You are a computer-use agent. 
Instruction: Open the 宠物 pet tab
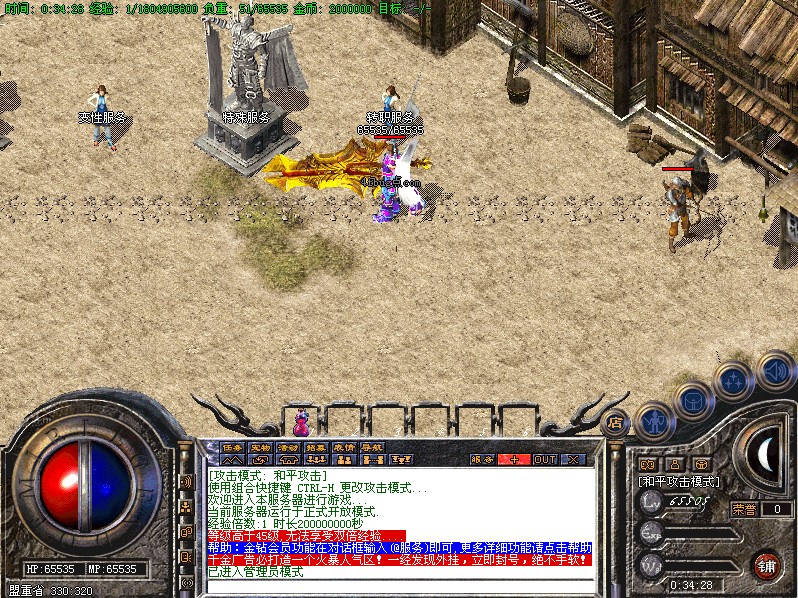click(x=261, y=447)
